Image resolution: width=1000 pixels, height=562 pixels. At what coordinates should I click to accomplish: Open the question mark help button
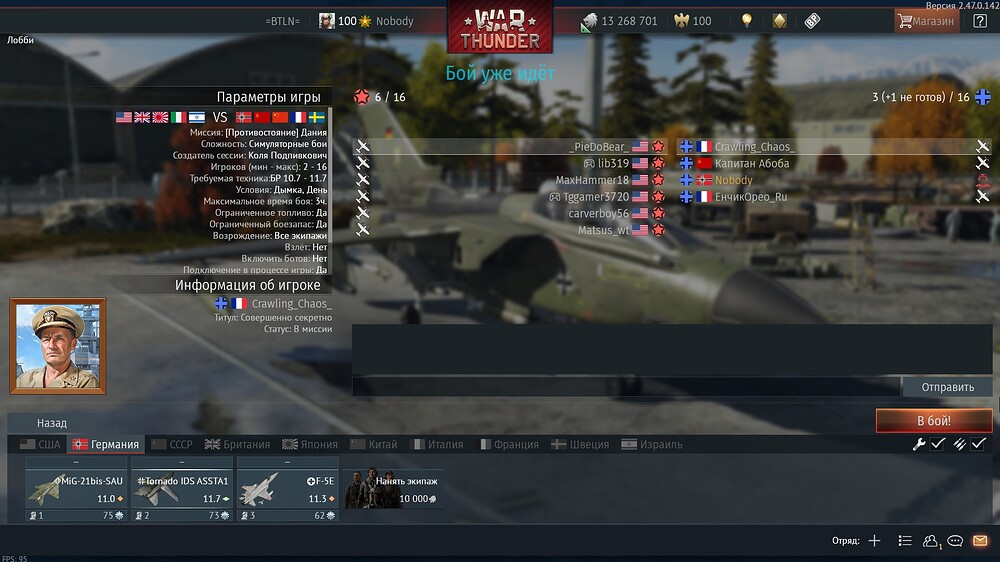tap(980, 21)
